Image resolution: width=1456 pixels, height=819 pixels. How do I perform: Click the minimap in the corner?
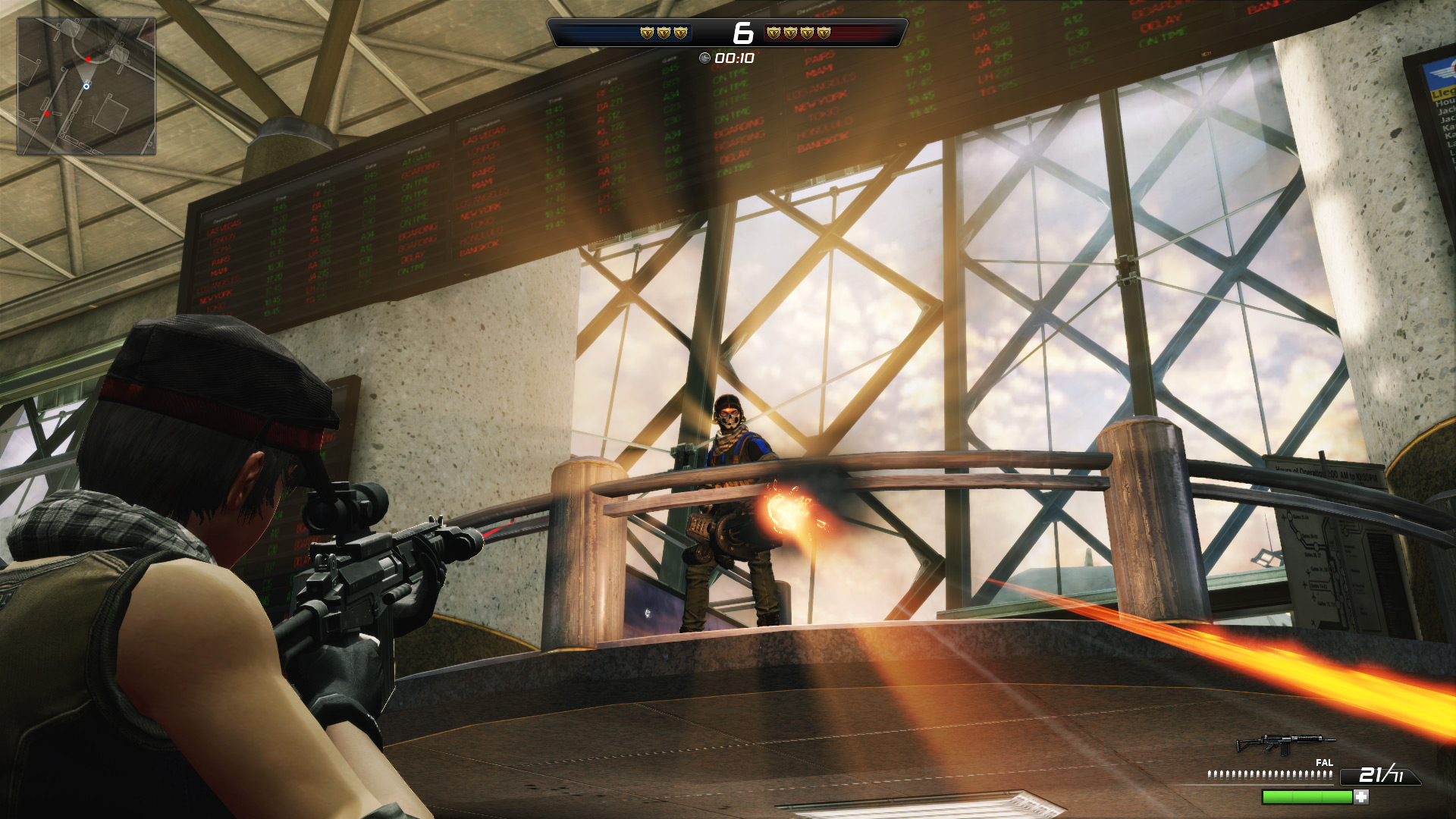[x=86, y=86]
